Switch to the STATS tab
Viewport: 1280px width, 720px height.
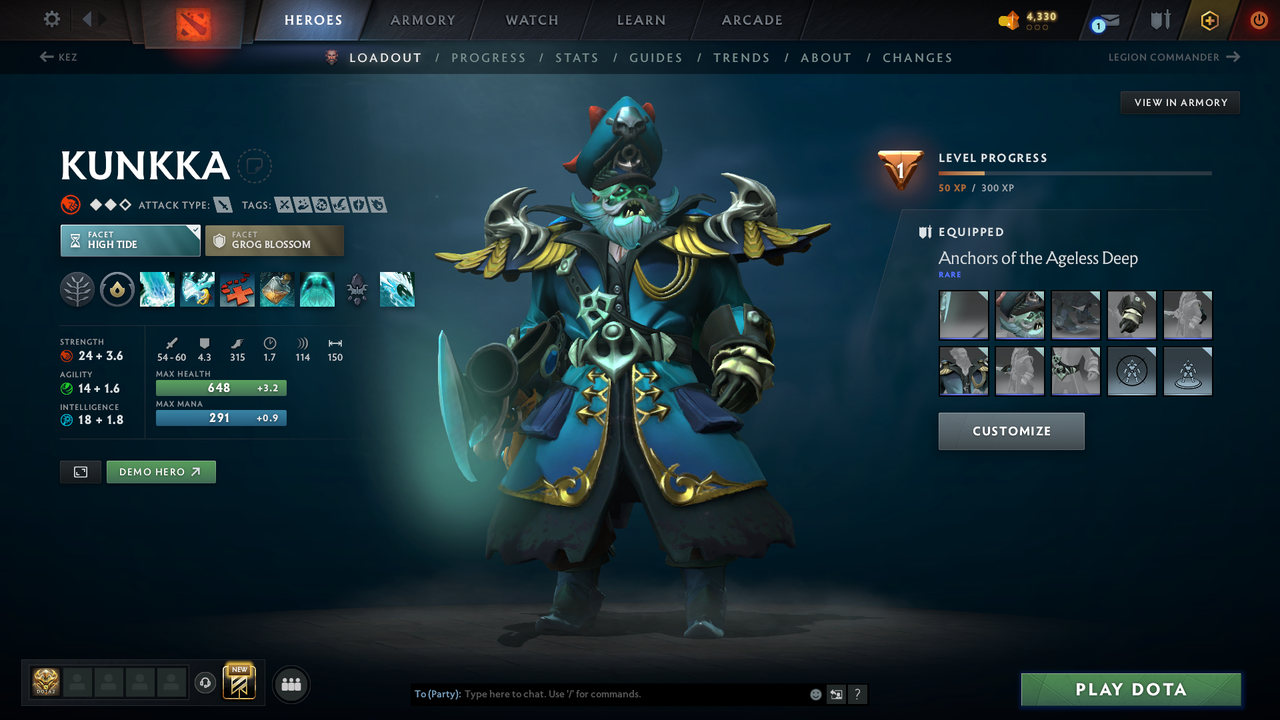point(577,57)
